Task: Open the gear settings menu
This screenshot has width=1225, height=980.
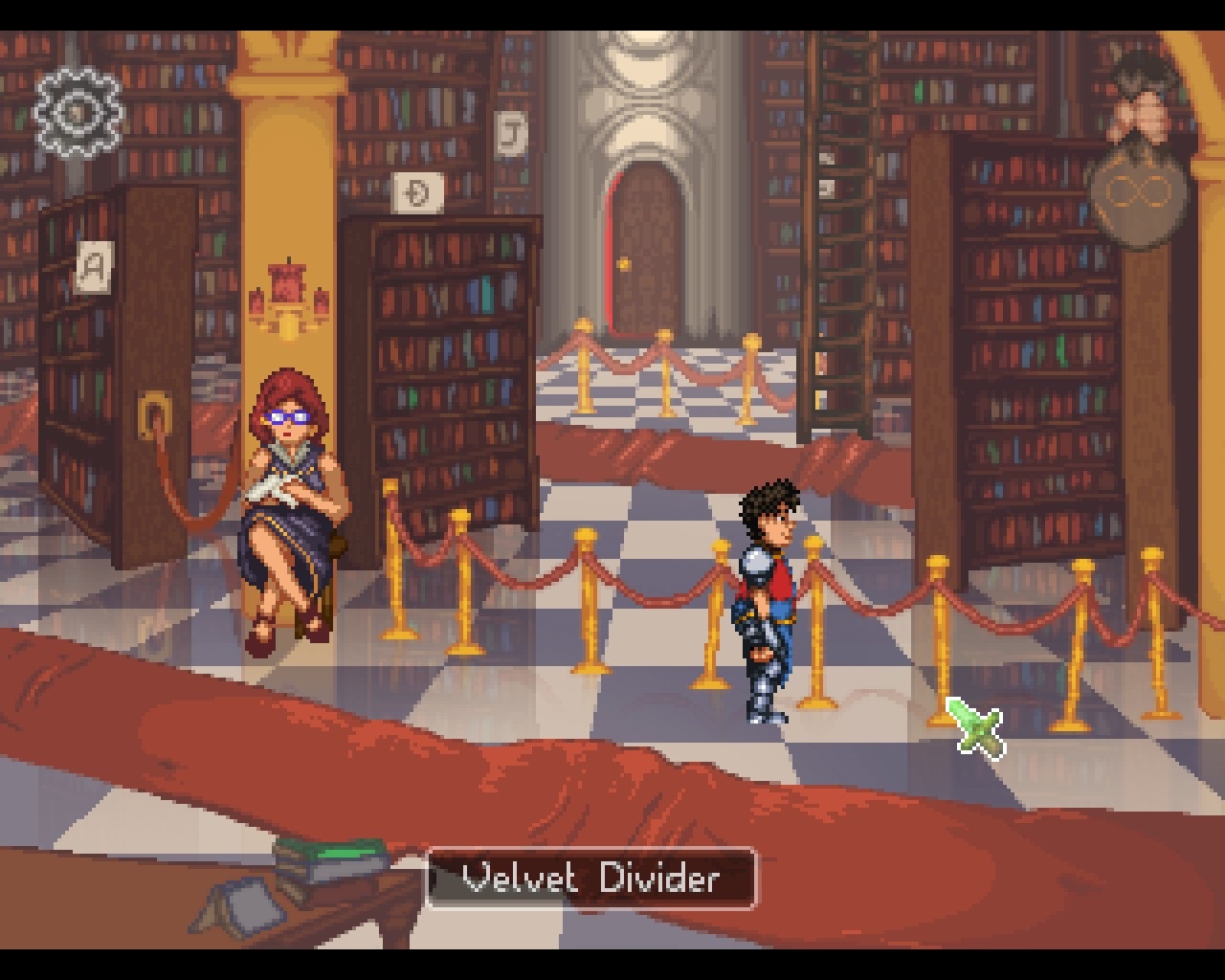Action: click(78, 113)
